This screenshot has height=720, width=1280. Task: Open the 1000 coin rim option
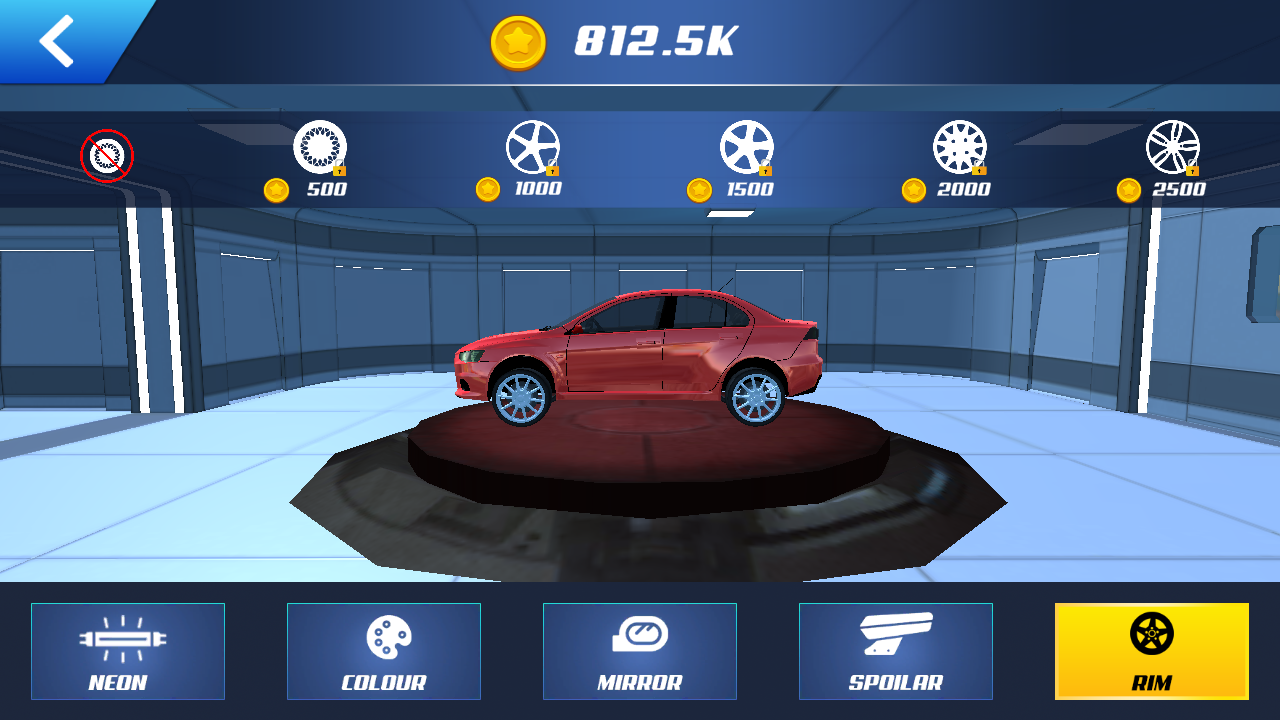(535, 148)
